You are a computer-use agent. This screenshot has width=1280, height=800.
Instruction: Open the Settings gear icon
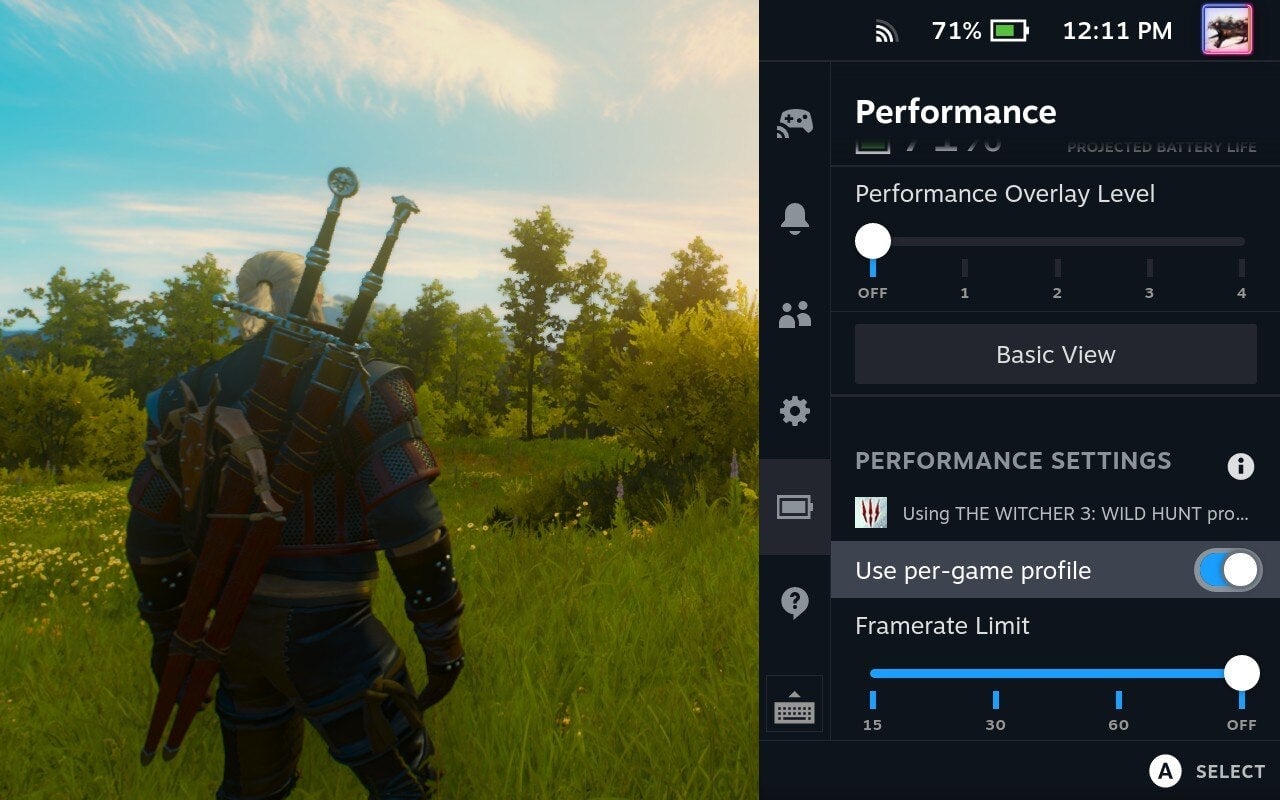click(794, 410)
